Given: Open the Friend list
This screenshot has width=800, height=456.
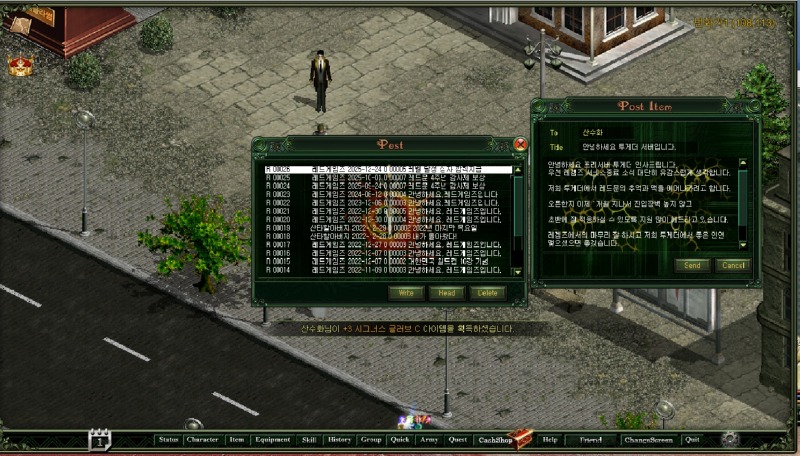Looking at the screenshot, I should pos(590,439).
